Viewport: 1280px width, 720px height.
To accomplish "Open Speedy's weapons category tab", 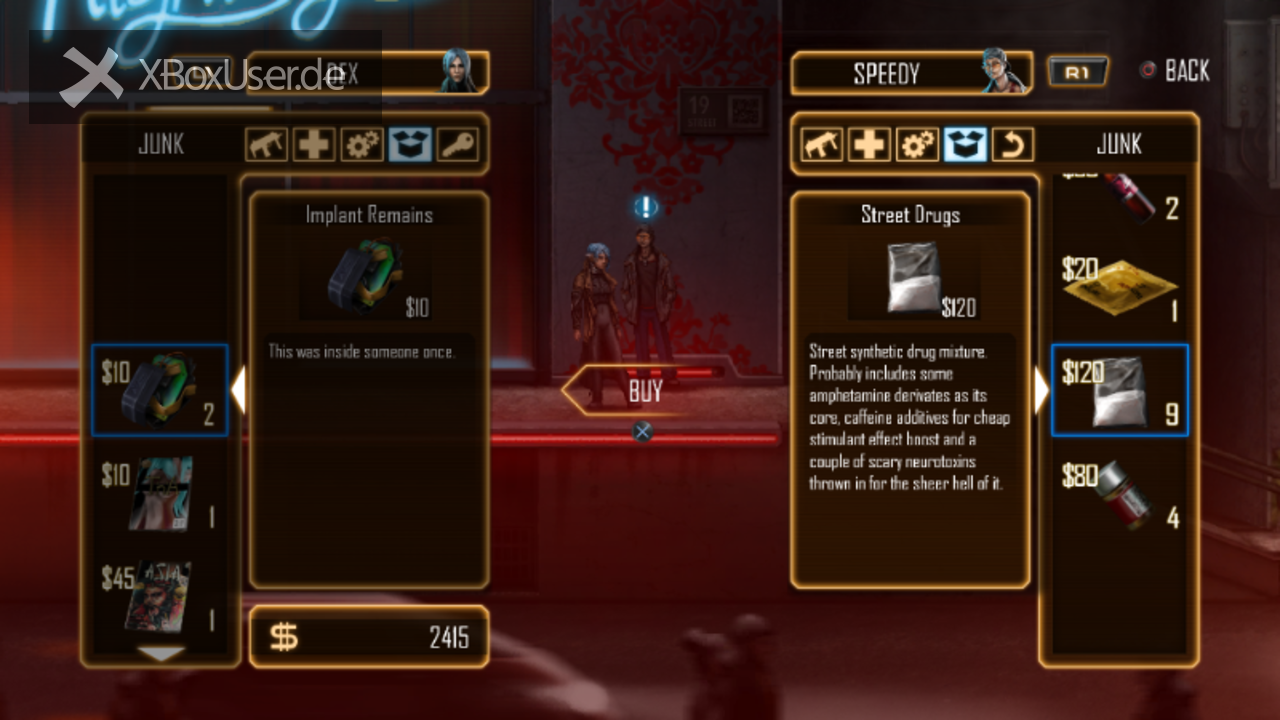I will pos(820,146).
